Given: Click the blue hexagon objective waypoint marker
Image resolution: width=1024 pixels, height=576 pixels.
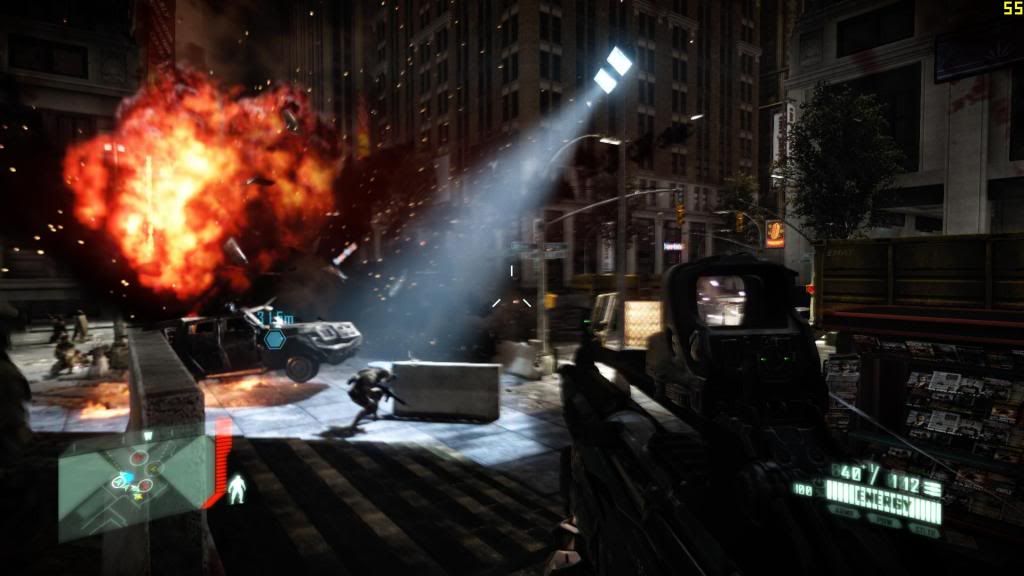Looking at the screenshot, I should pyautogui.click(x=274, y=339).
